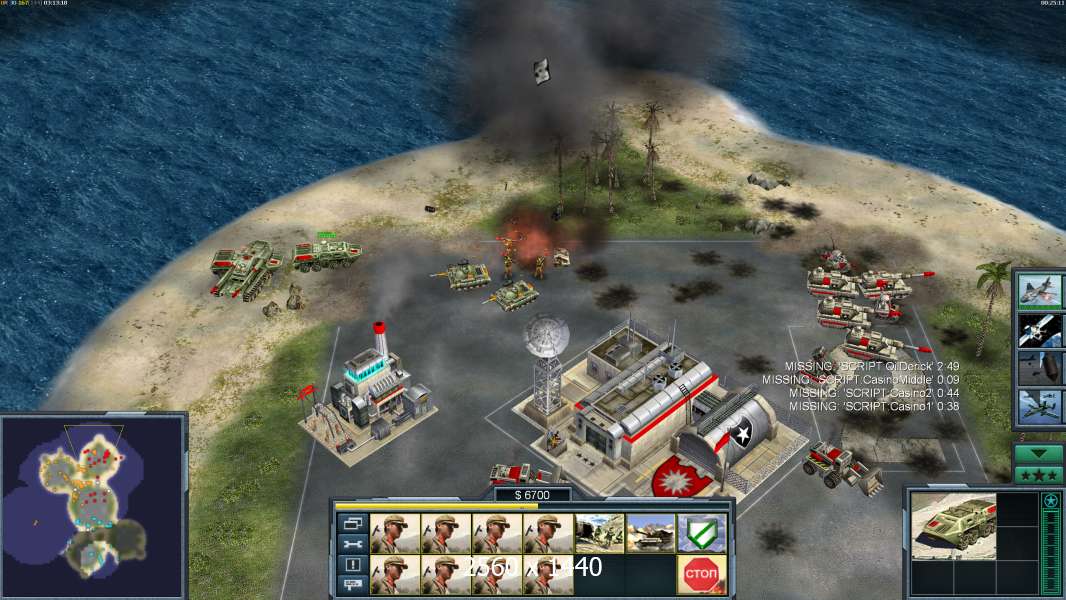Image resolution: width=1066 pixels, height=600 pixels.
Task: Click the wrench repair button
Action: coord(352,544)
